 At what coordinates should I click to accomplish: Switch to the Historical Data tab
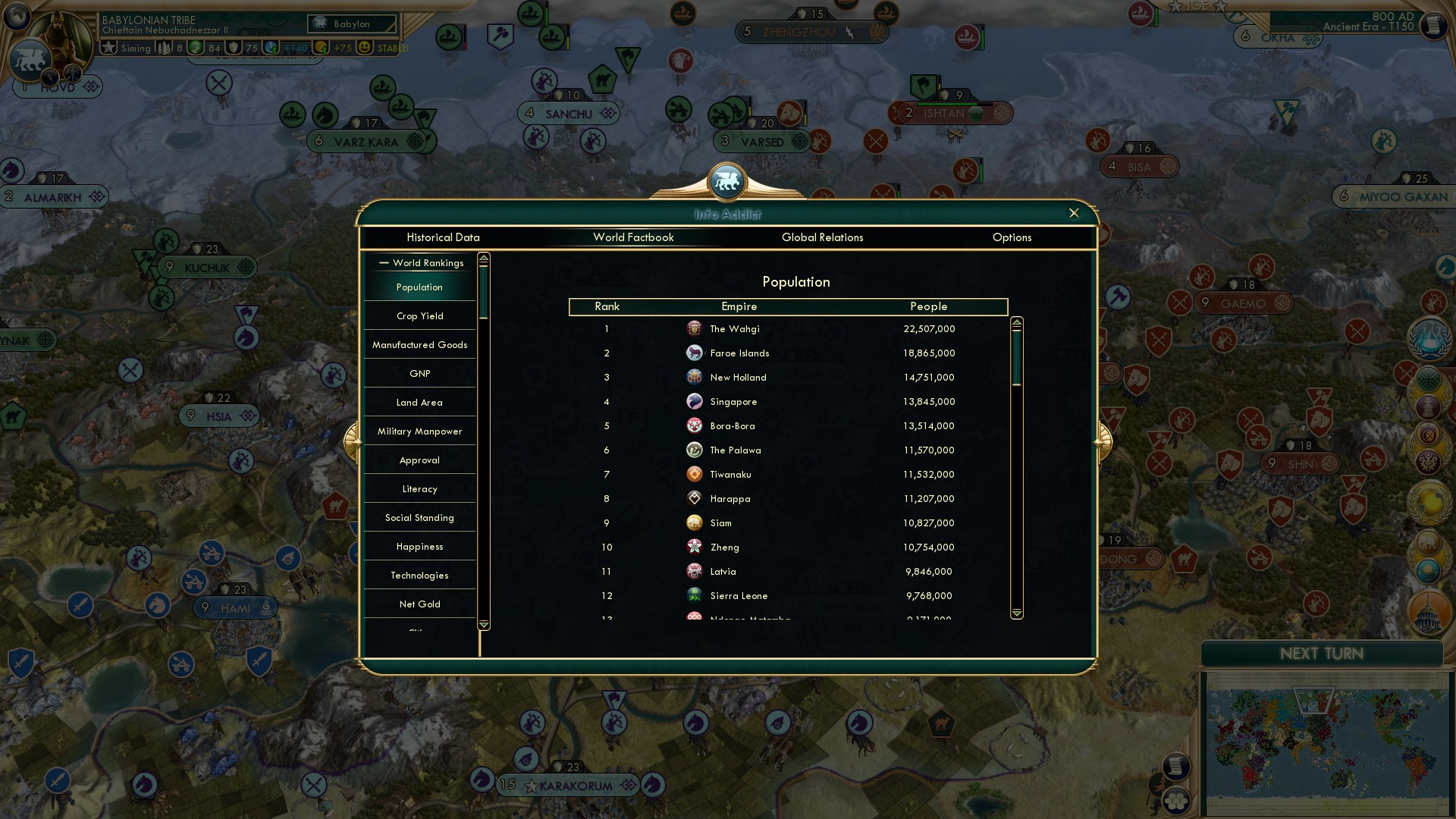click(443, 237)
